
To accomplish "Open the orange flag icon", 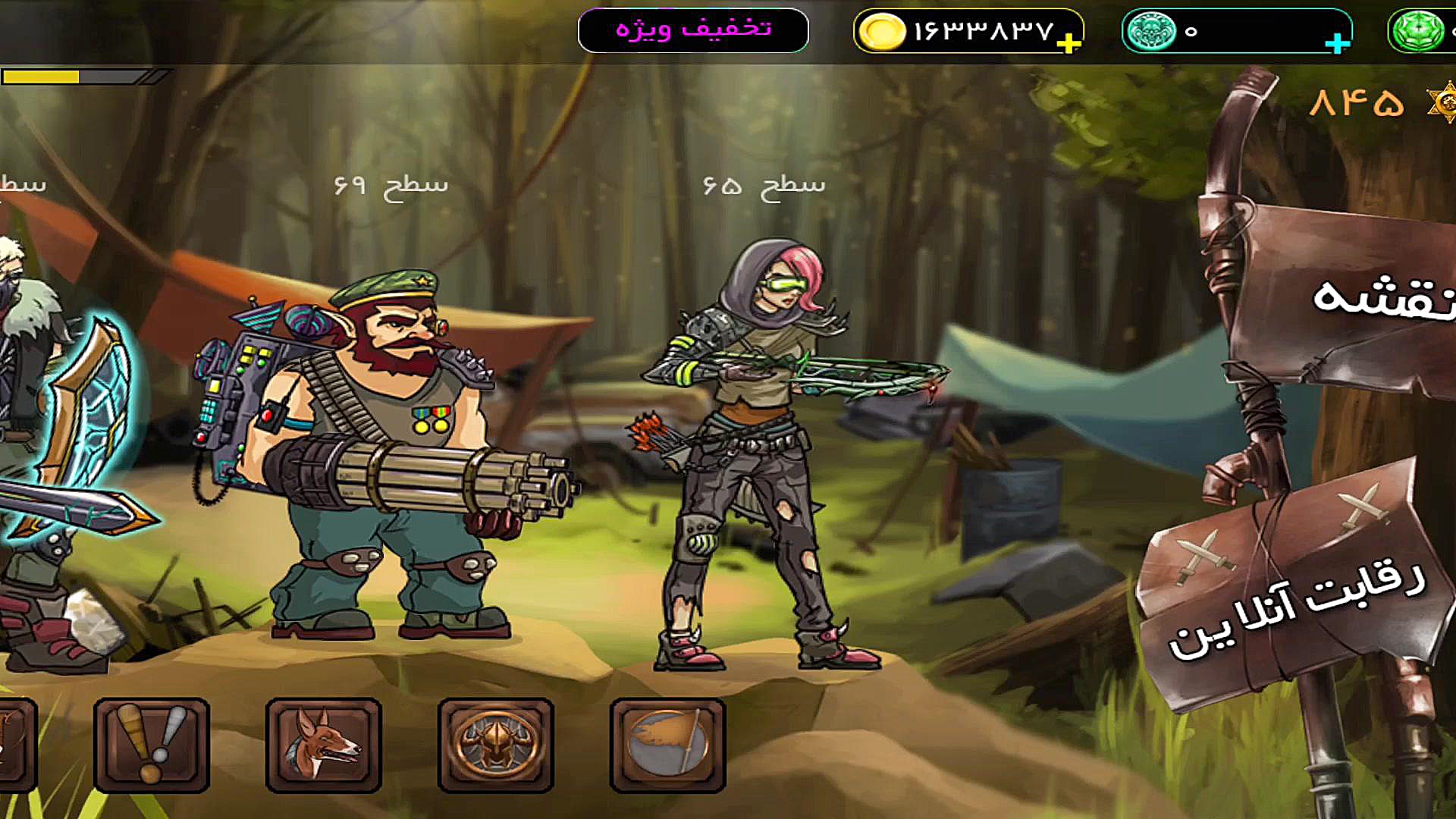I will (667, 745).
